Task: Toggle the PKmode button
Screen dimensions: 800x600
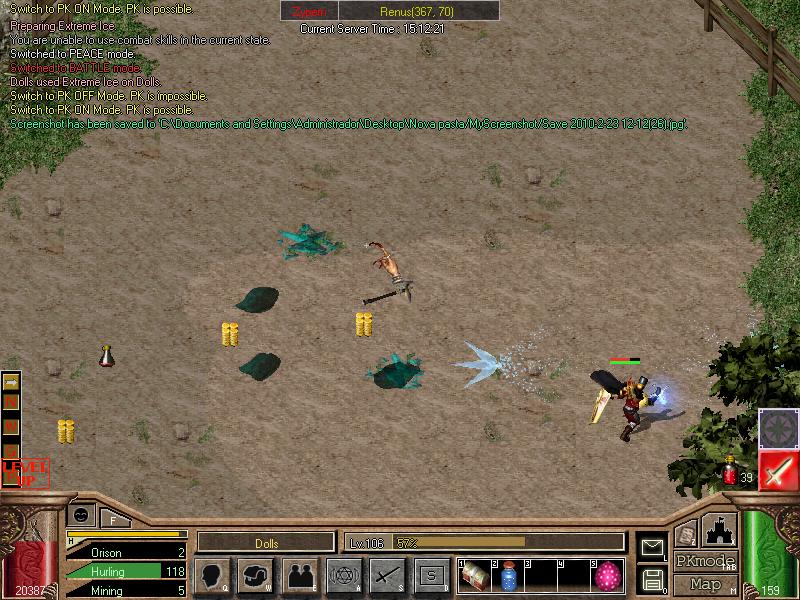Action: point(705,561)
